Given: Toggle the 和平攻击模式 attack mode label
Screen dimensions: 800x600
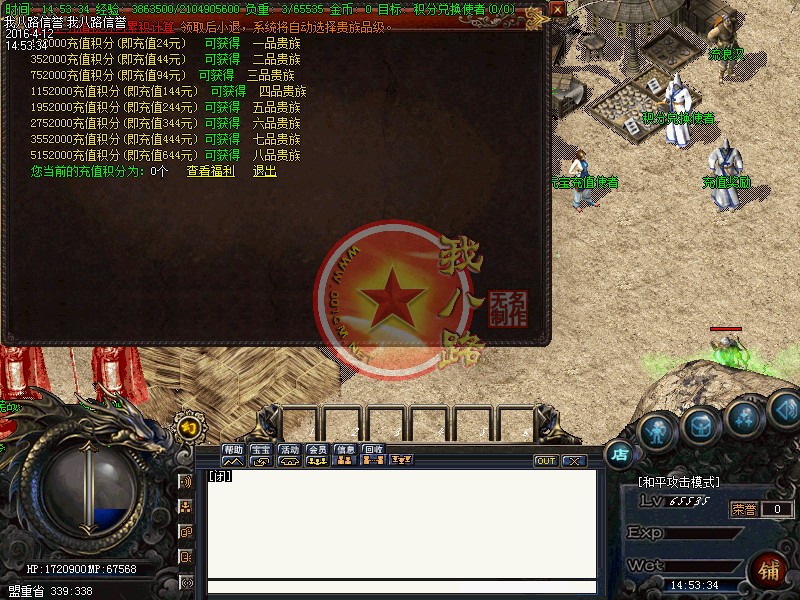Looking at the screenshot, I should pos(679,482).
